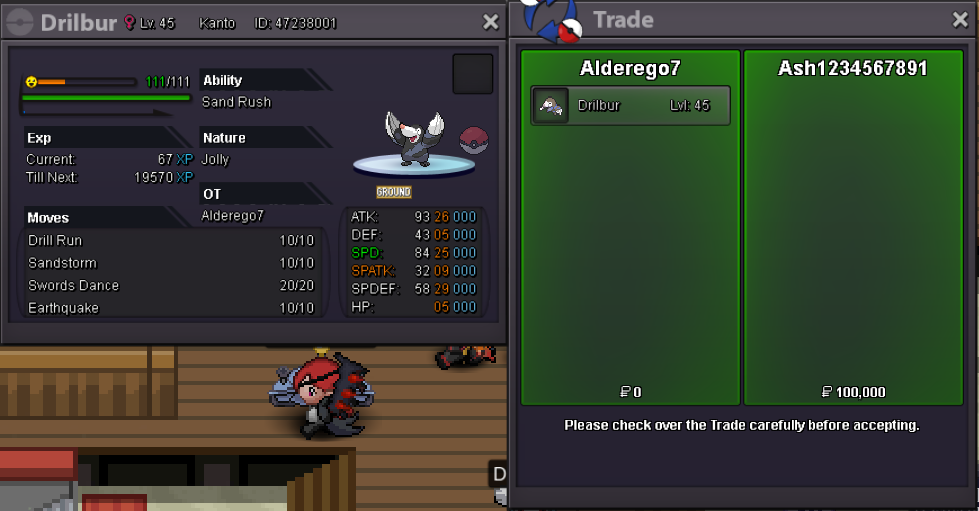The image size is (979, 511).
Task: Click the empty held item slot
Action: click(x=473, y=74)
